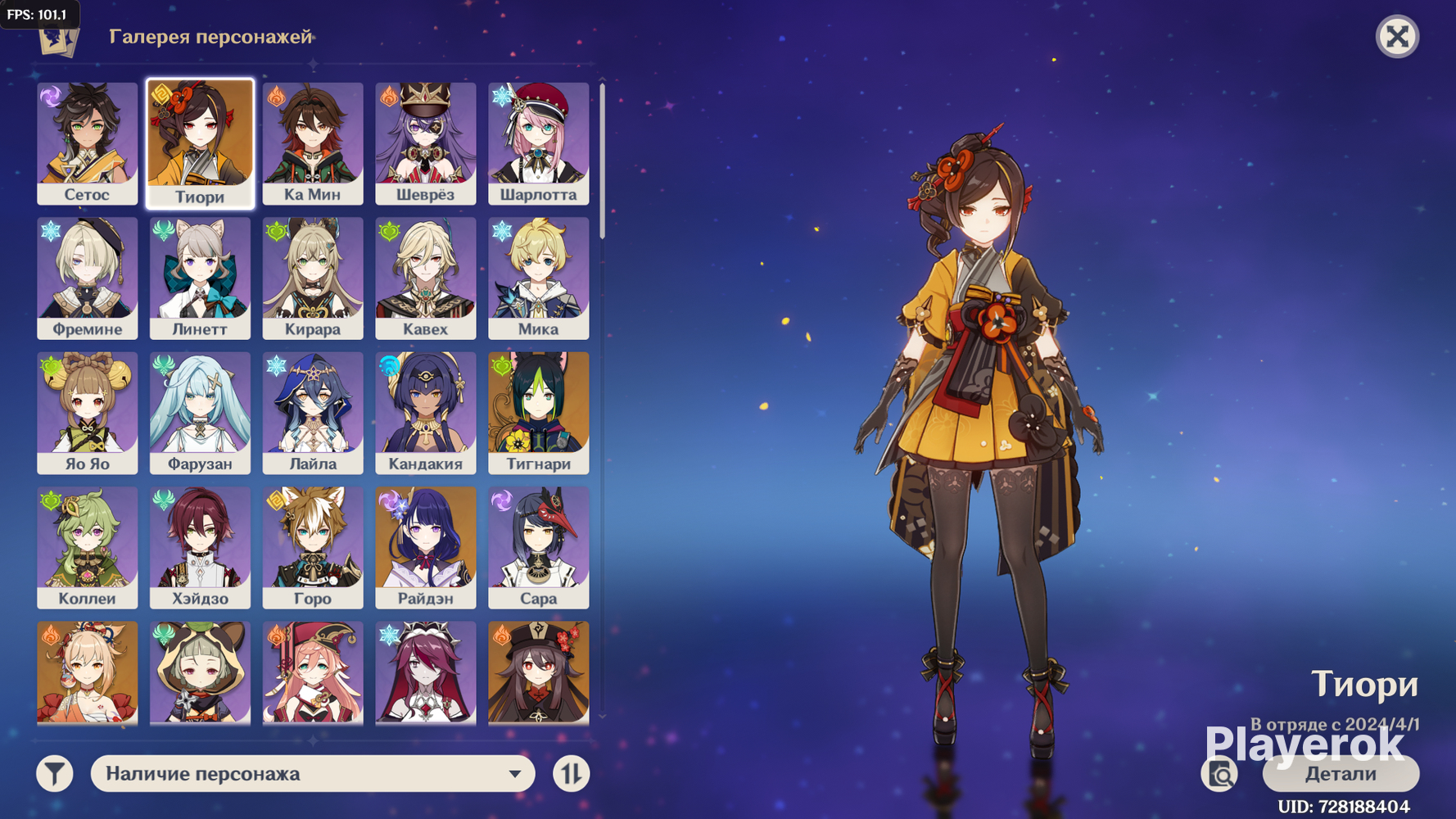Image resolution: width=1456 pixels, height=819 pixels.
Task: Select the Райдэн character card
Action: pos(425,547)
